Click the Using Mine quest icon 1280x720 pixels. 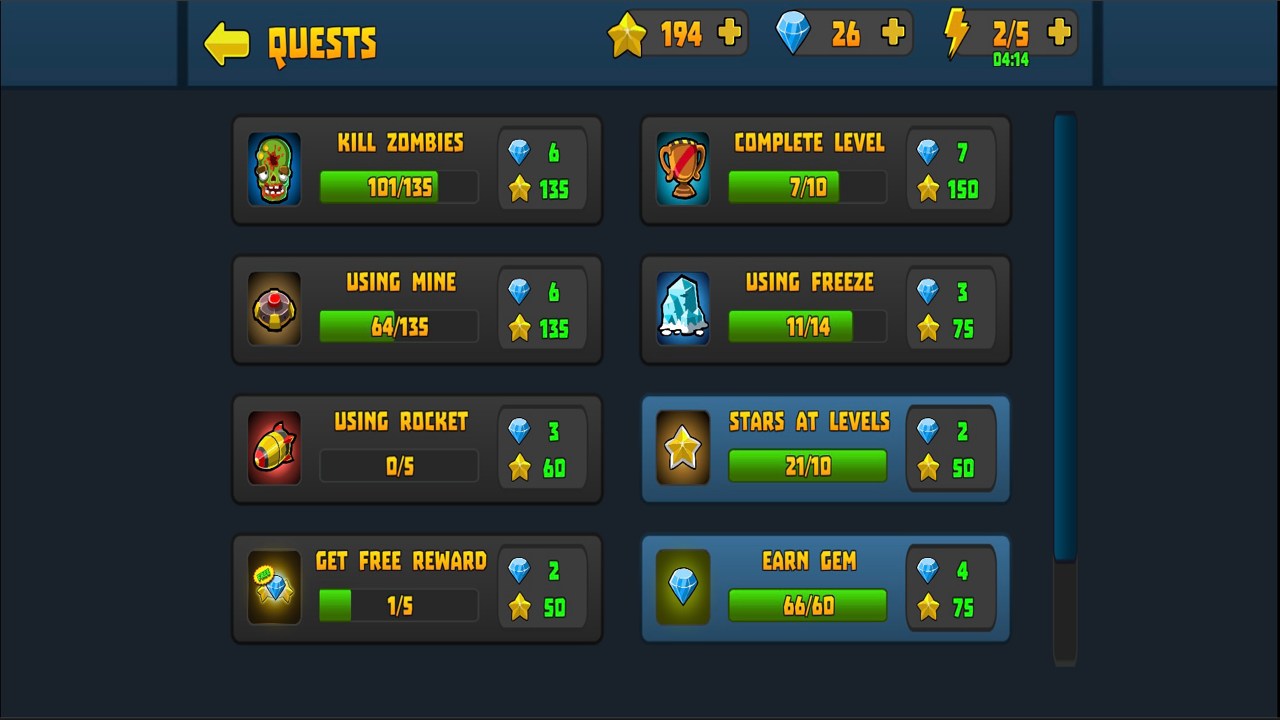pos(274,309)
